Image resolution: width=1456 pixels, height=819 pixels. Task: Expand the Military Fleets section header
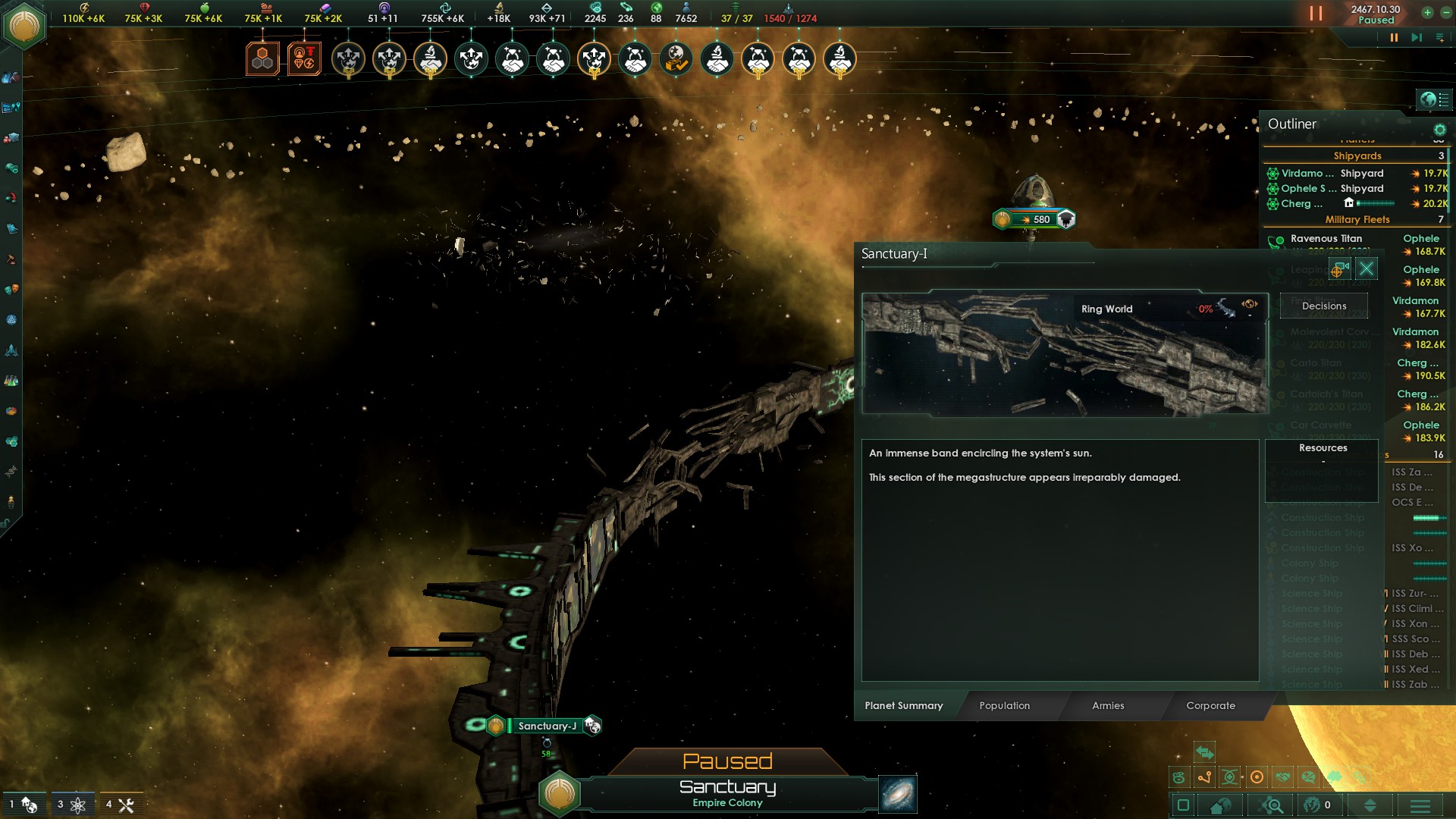(x=1357, y=220)
